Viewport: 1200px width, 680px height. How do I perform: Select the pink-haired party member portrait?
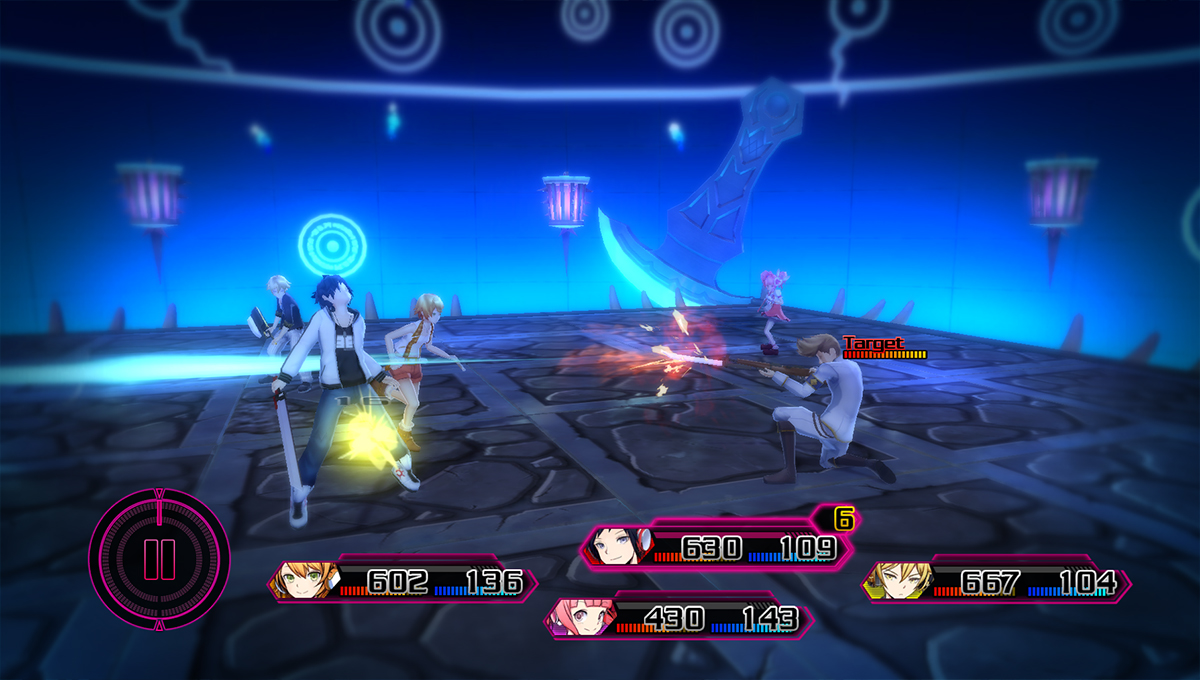(x=580, y=618)
